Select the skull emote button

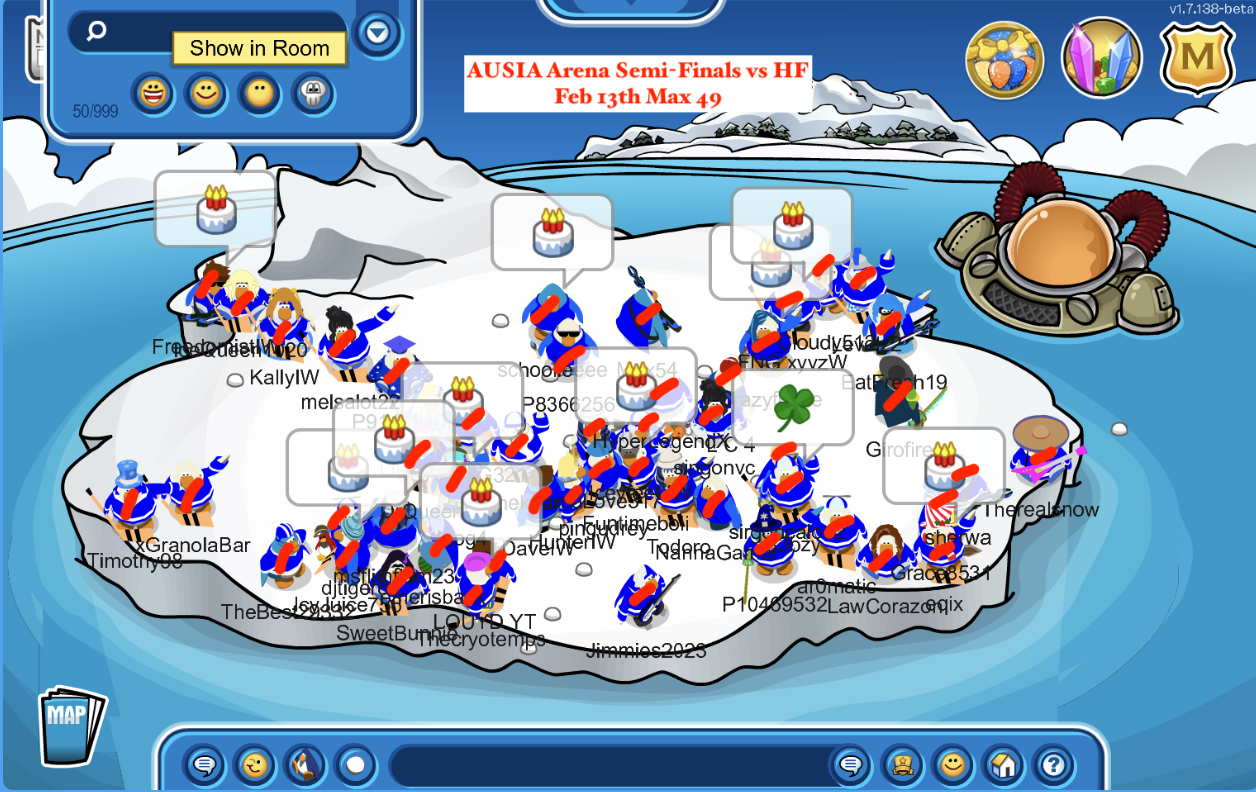coord(312,95)
